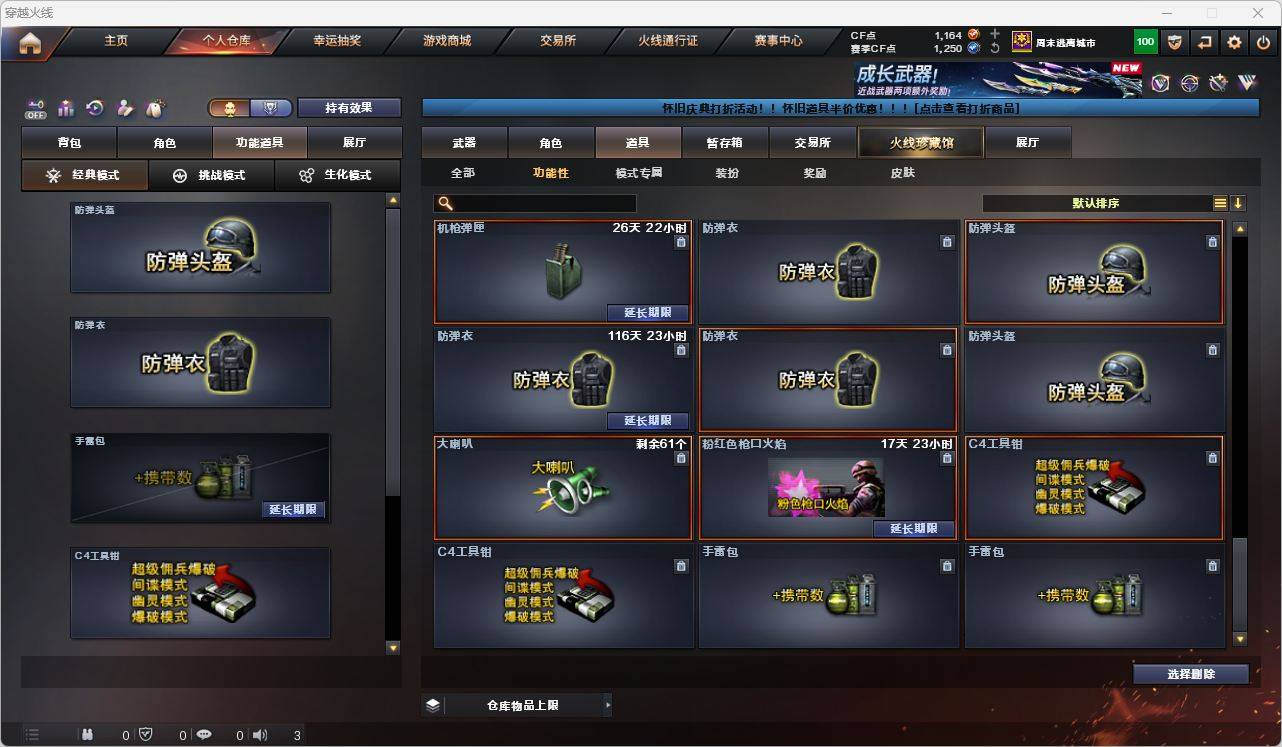This screenshot has width=1282, height=747.
Task: Click the 选择删除 button at bottom right
Action: pos(1190,674)
